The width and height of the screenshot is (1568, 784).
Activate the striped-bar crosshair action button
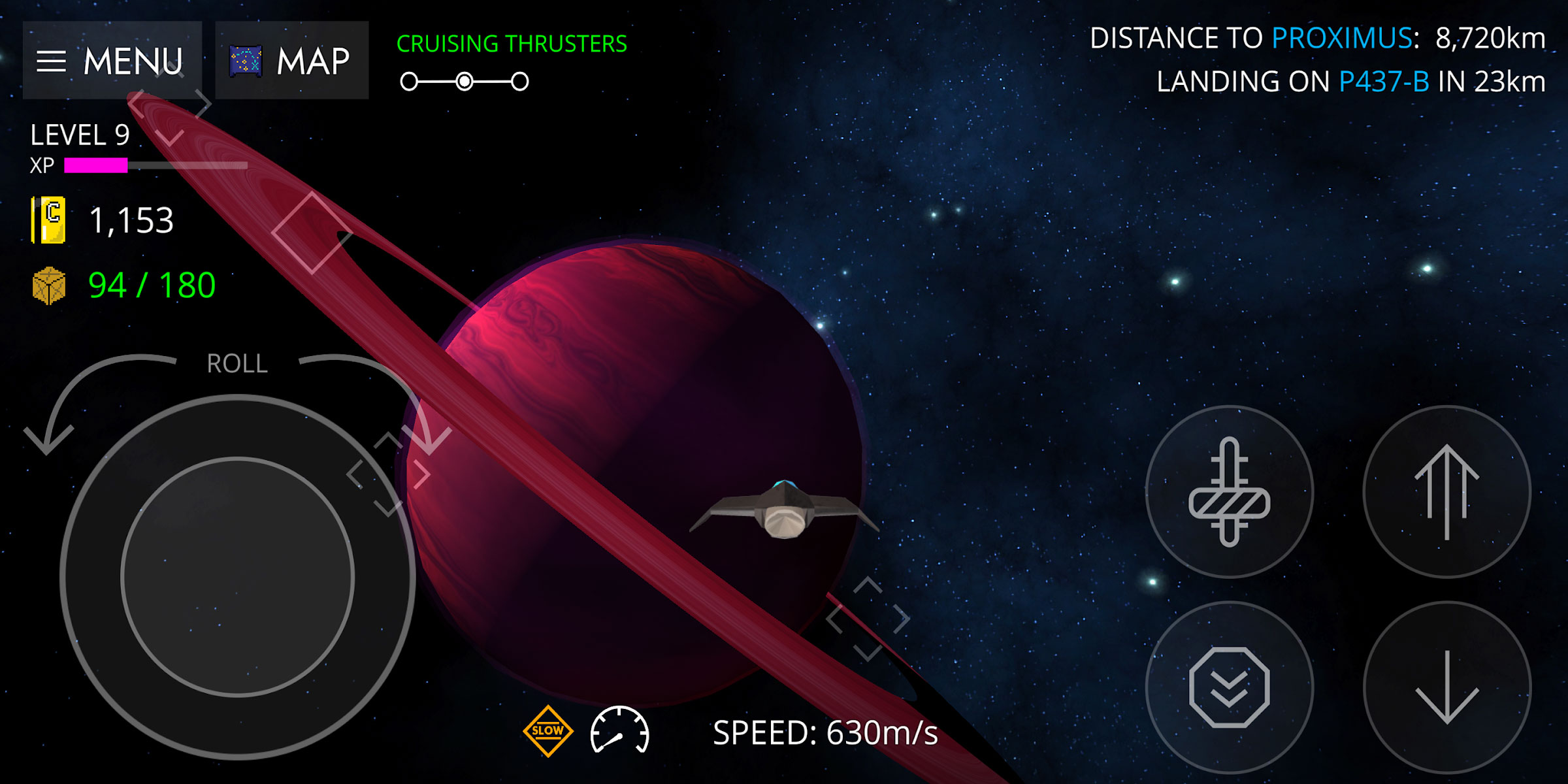(x=1229, y=491)
